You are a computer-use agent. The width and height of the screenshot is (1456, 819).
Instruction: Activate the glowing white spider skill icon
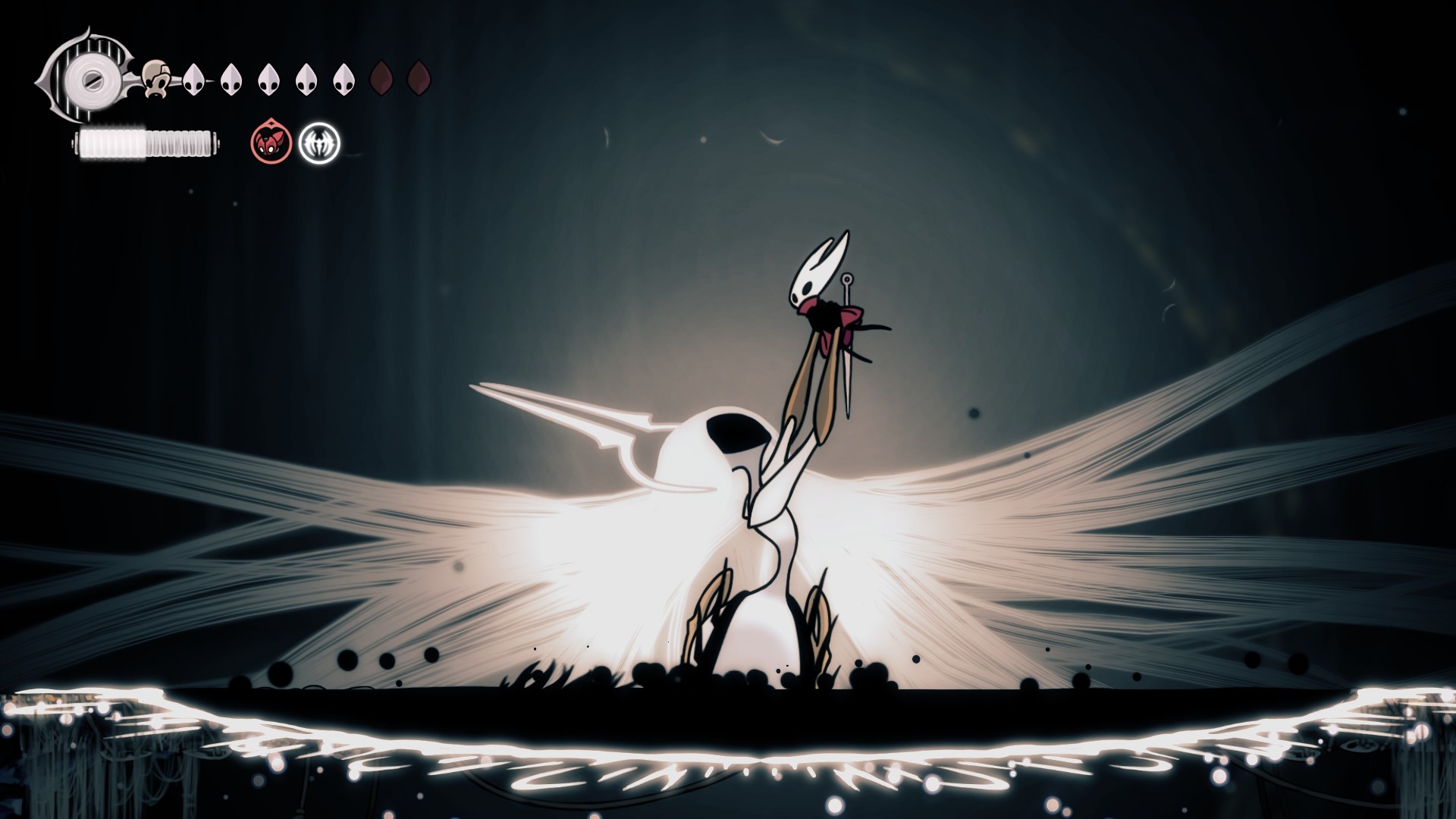319,143
